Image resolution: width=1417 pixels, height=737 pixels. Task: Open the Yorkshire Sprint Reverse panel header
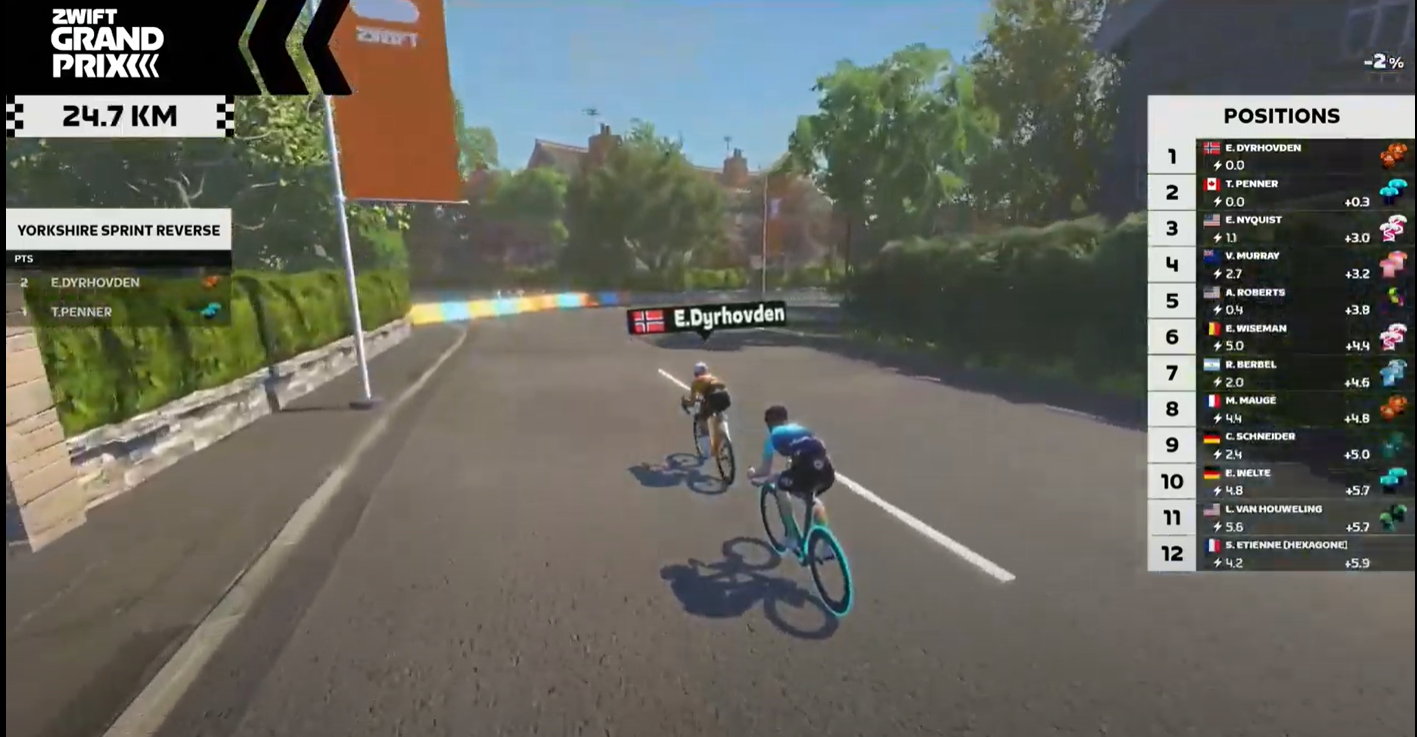tap(118, 230)
